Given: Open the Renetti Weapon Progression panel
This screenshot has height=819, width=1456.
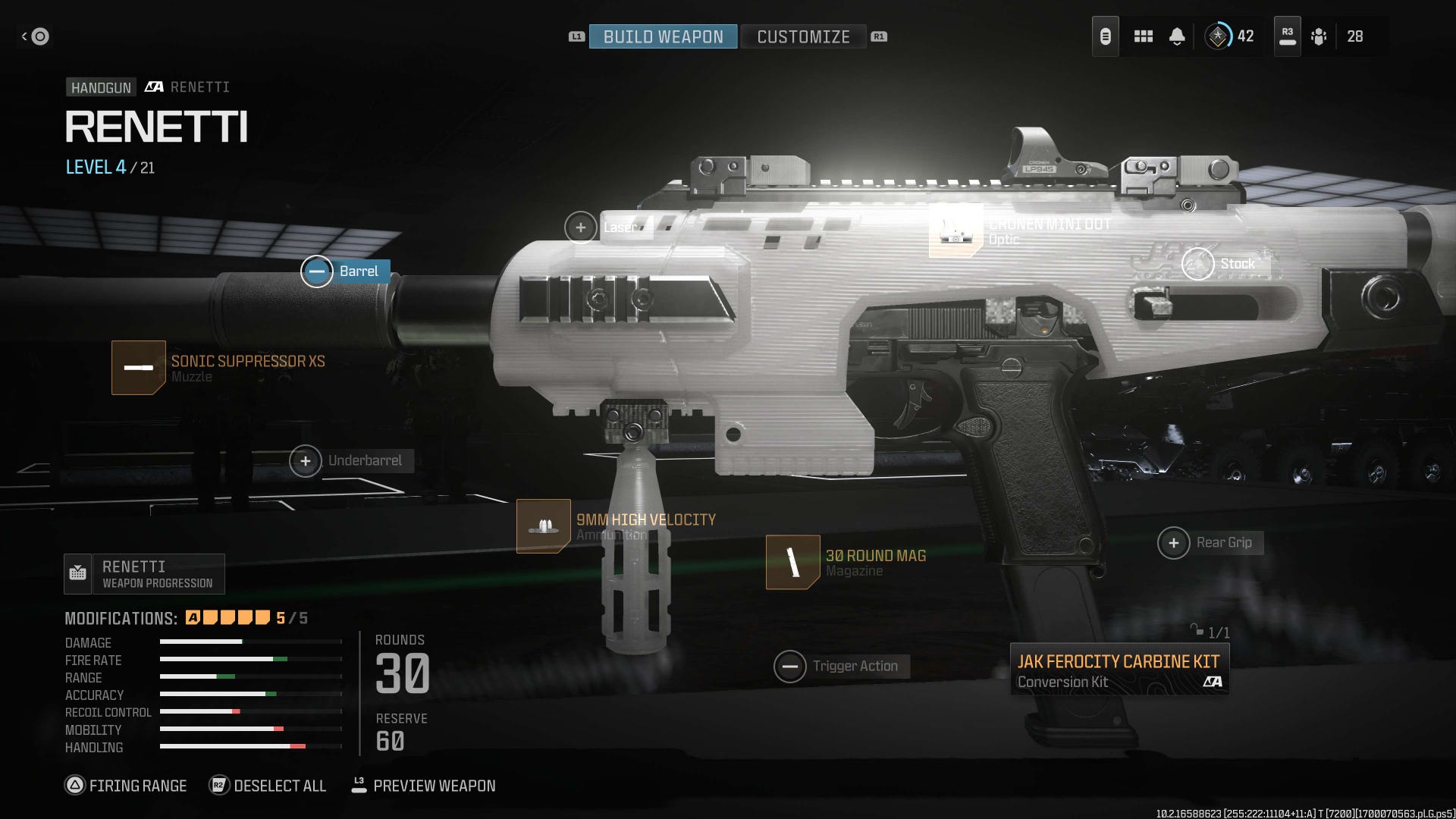Looking at the screenshot, I should pyautogui.click(x=144, y=574).
